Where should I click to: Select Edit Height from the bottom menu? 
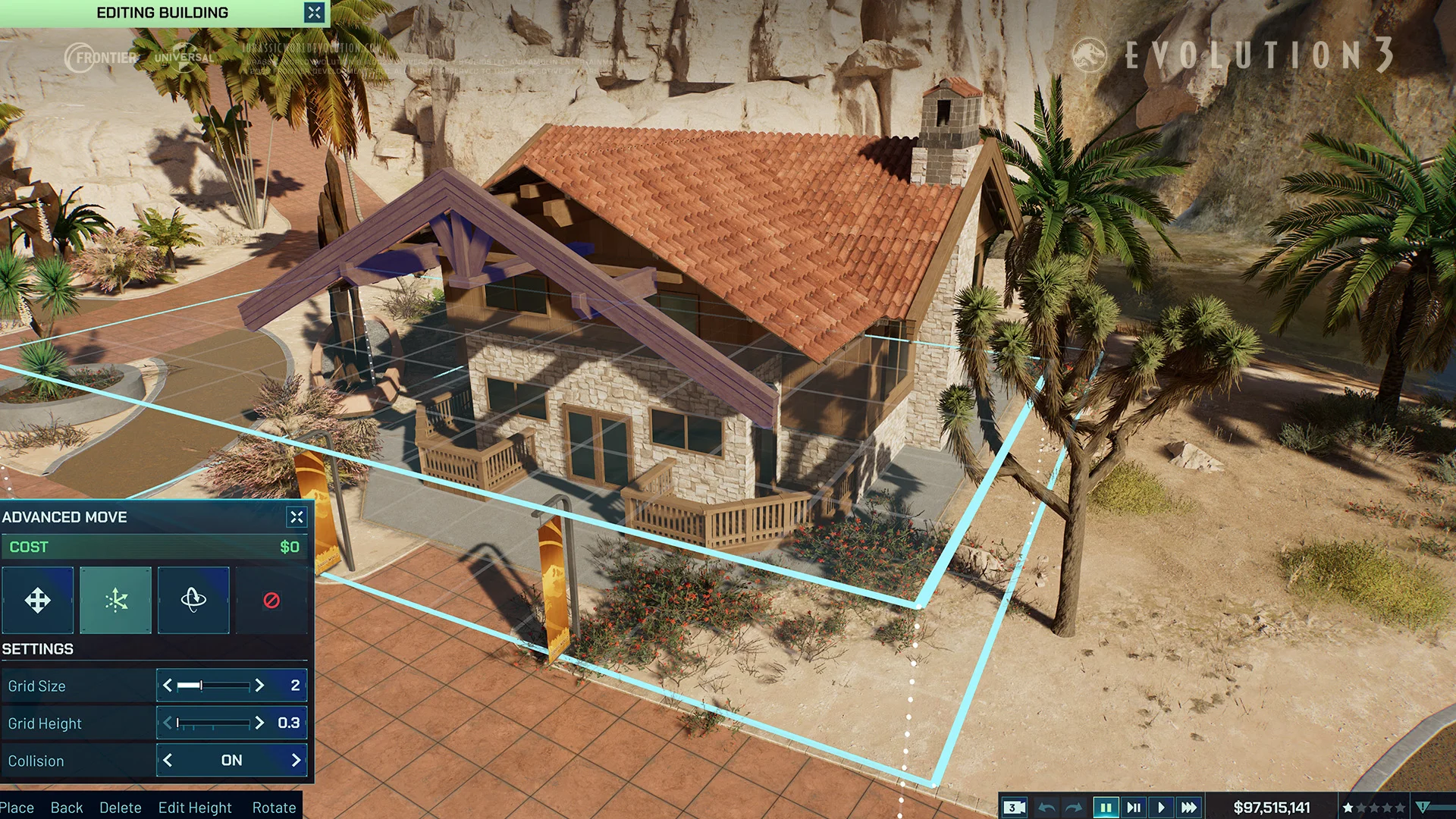194,808
